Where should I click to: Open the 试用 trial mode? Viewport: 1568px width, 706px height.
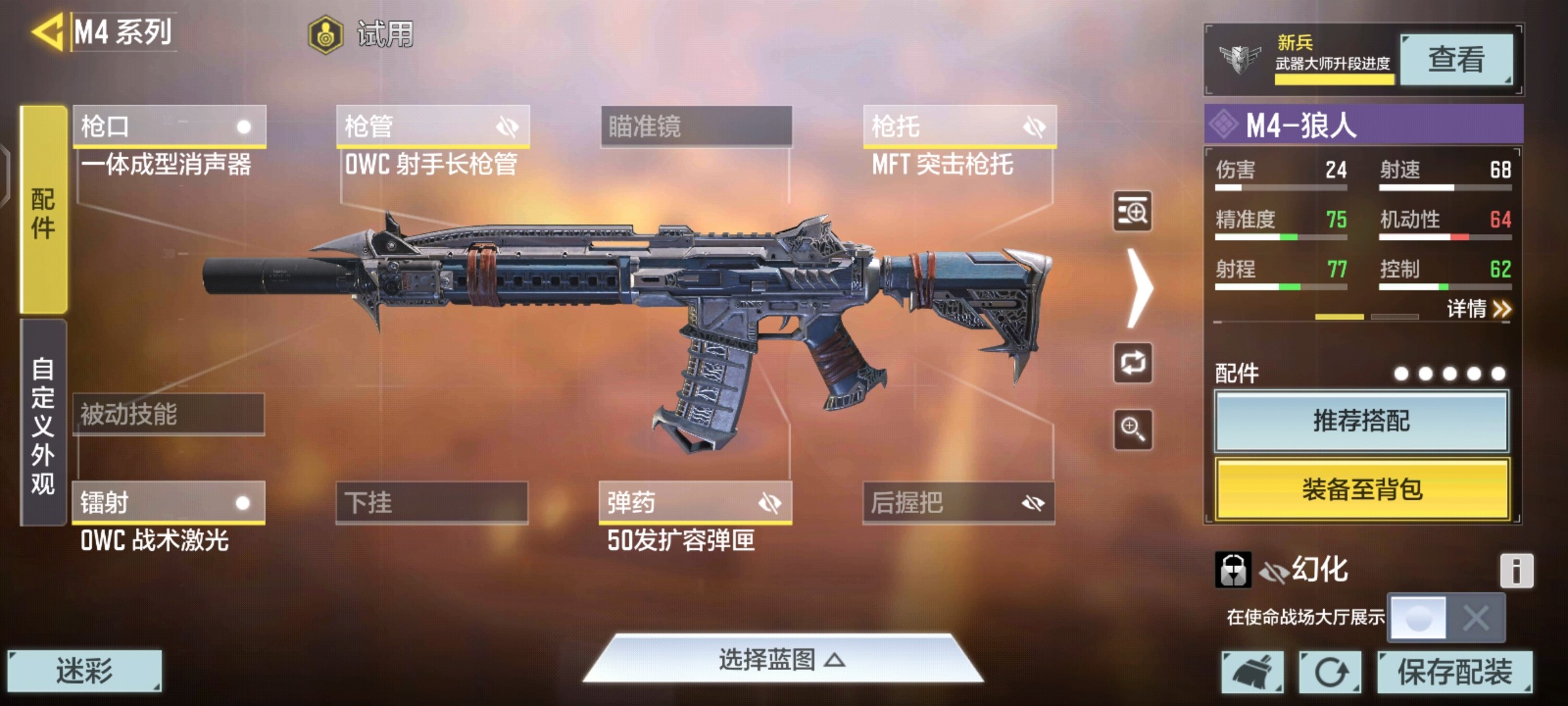click(361, 34)
